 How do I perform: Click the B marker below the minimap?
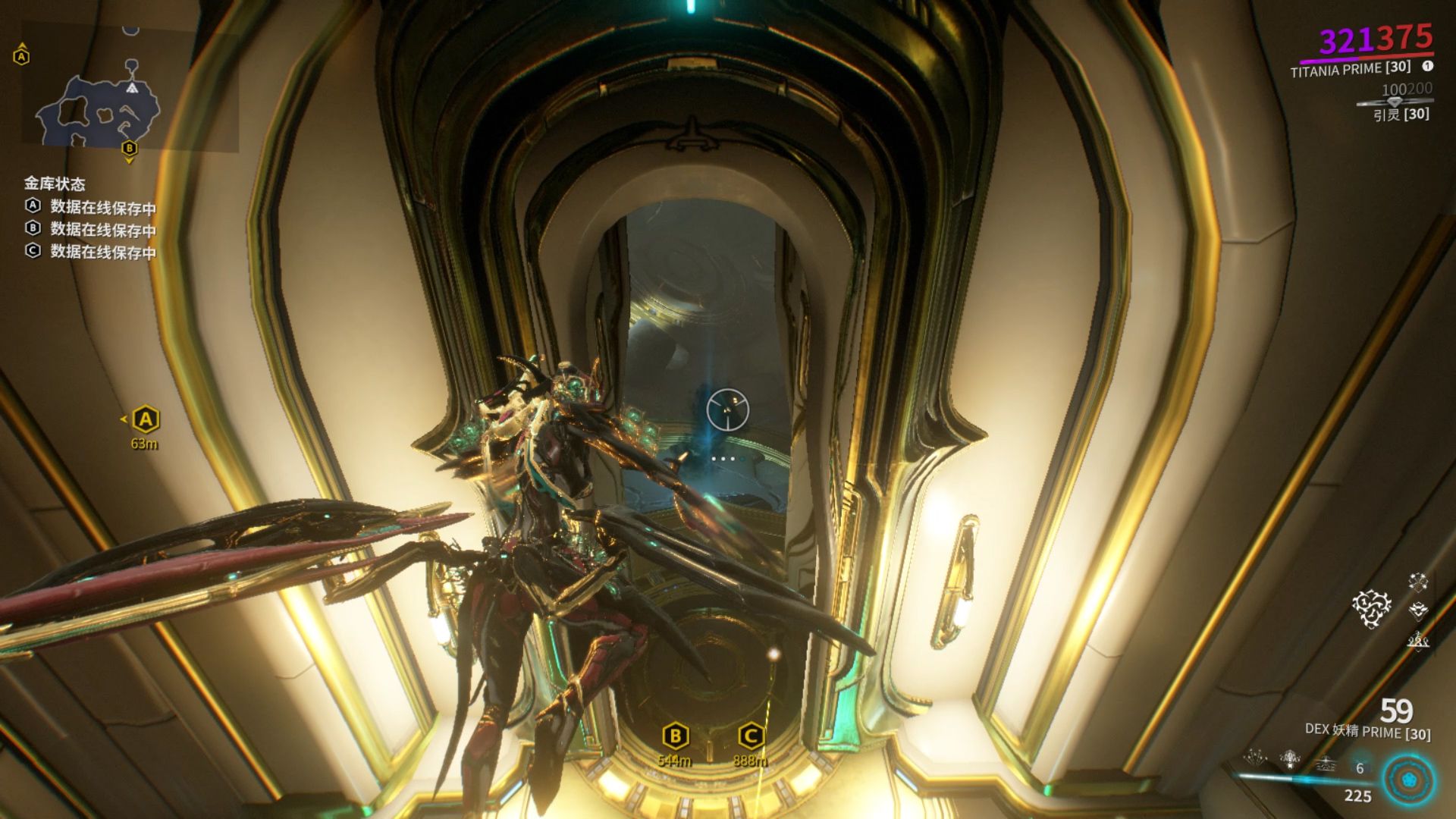point(129,148)
